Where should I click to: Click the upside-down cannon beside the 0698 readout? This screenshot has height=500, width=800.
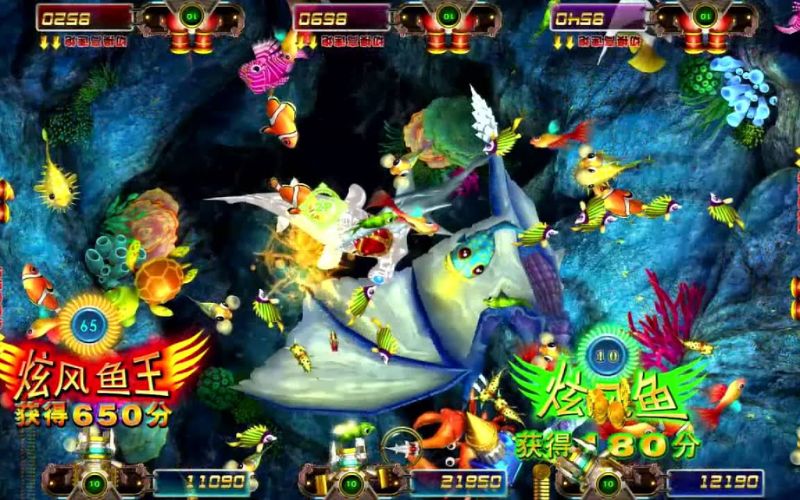(446, 24)
